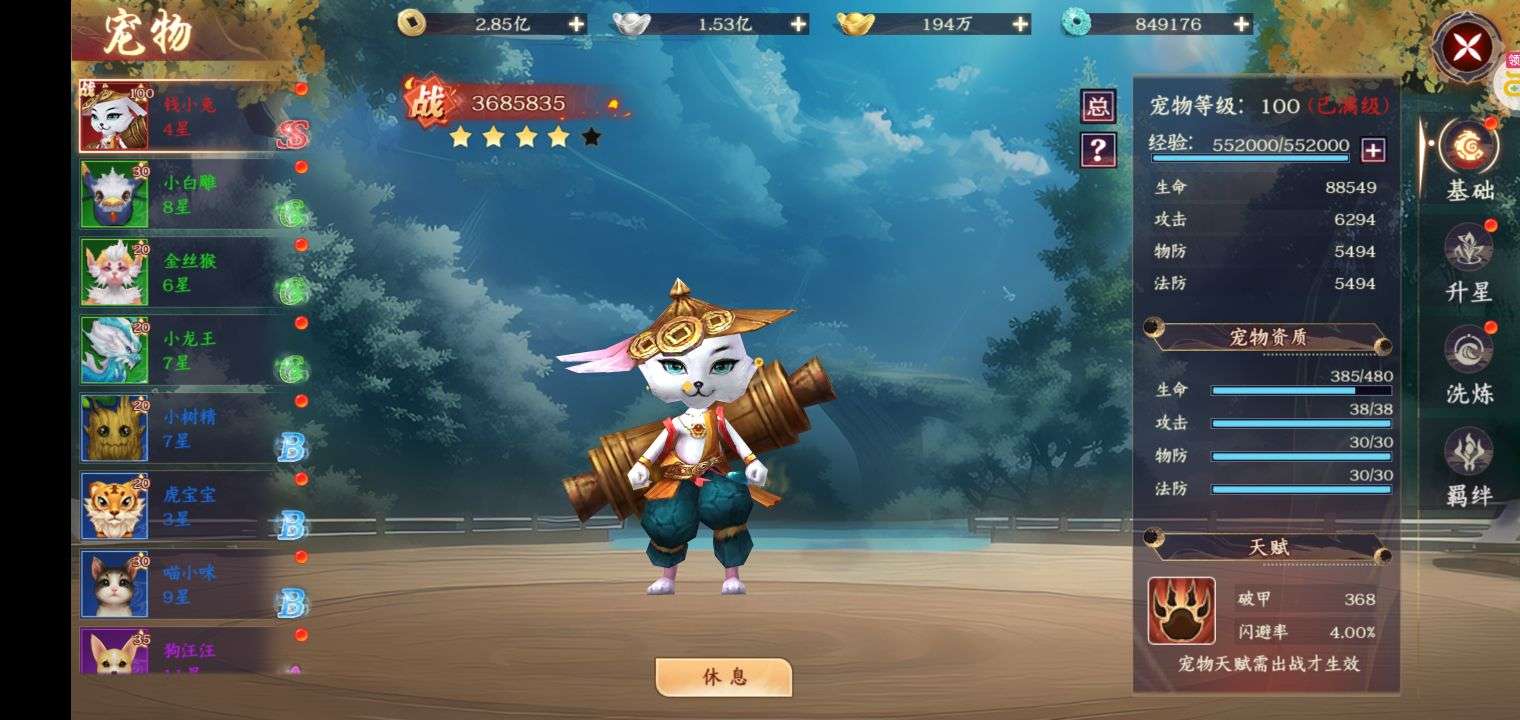This screenshot has height=720, width=1520.
Task: Switch to the 洗炼 tab
Action: [x=1469, y=364]
